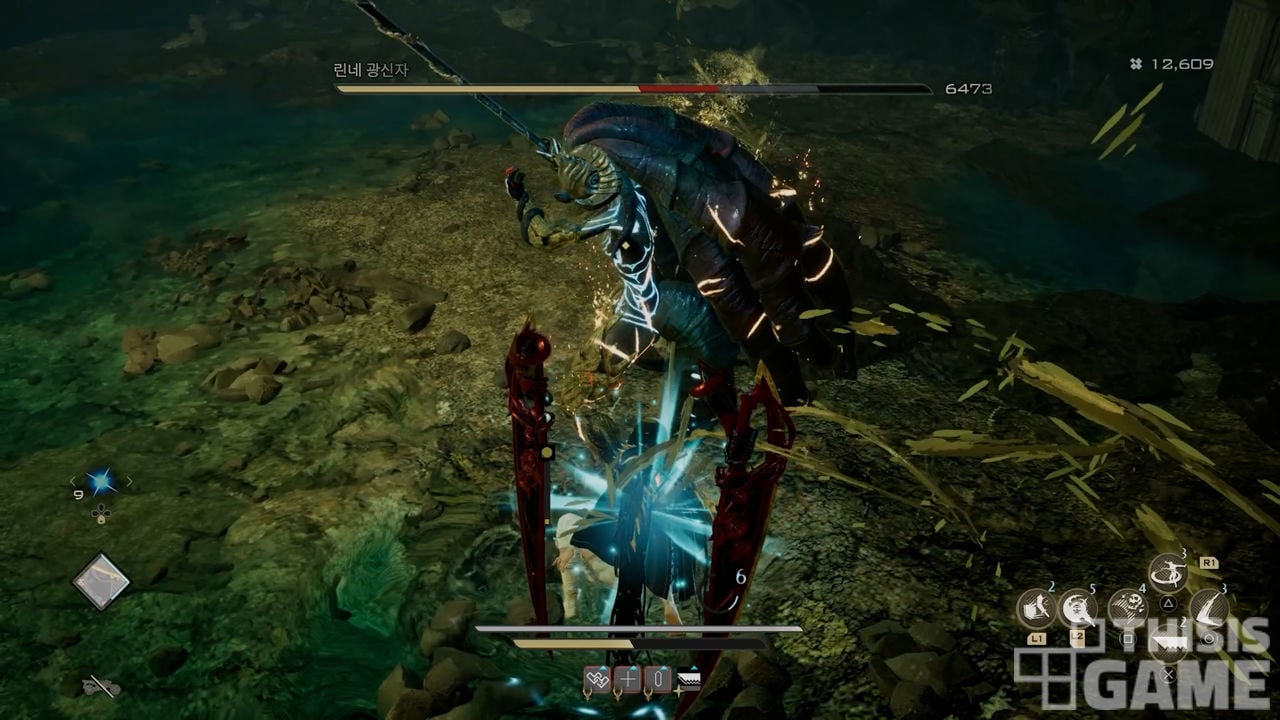Trigger the curved blade slash skill

(1208, 607)
